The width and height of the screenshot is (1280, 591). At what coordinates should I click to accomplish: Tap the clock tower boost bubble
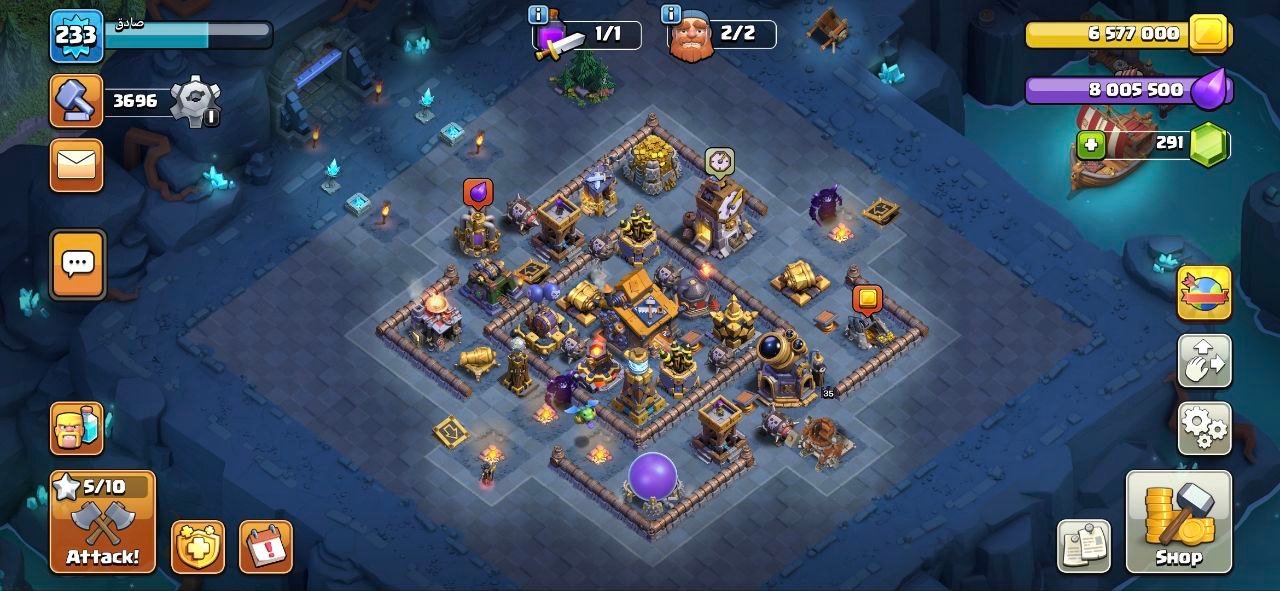click(720, 161)
